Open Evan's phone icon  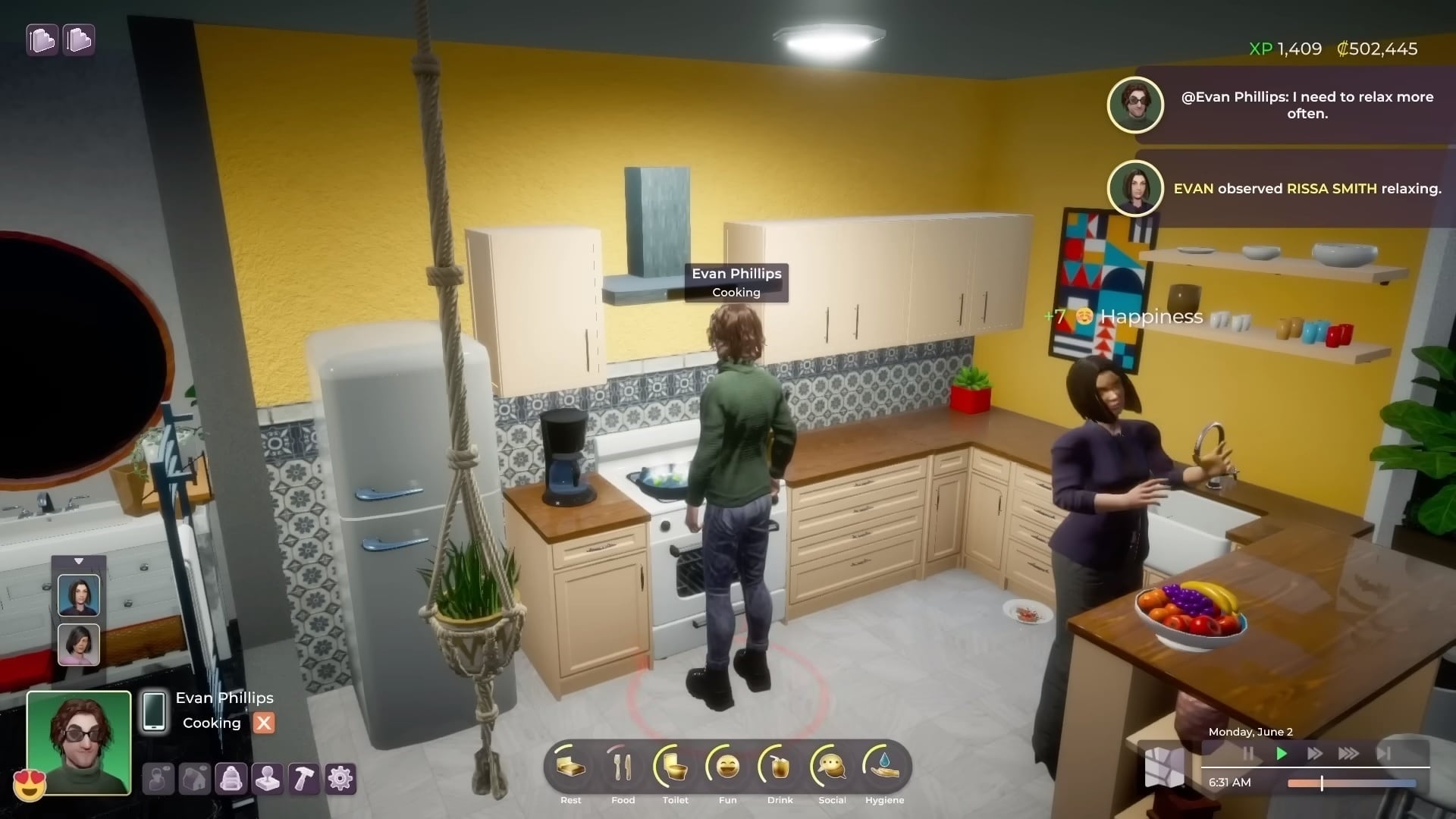click(155, 713)
